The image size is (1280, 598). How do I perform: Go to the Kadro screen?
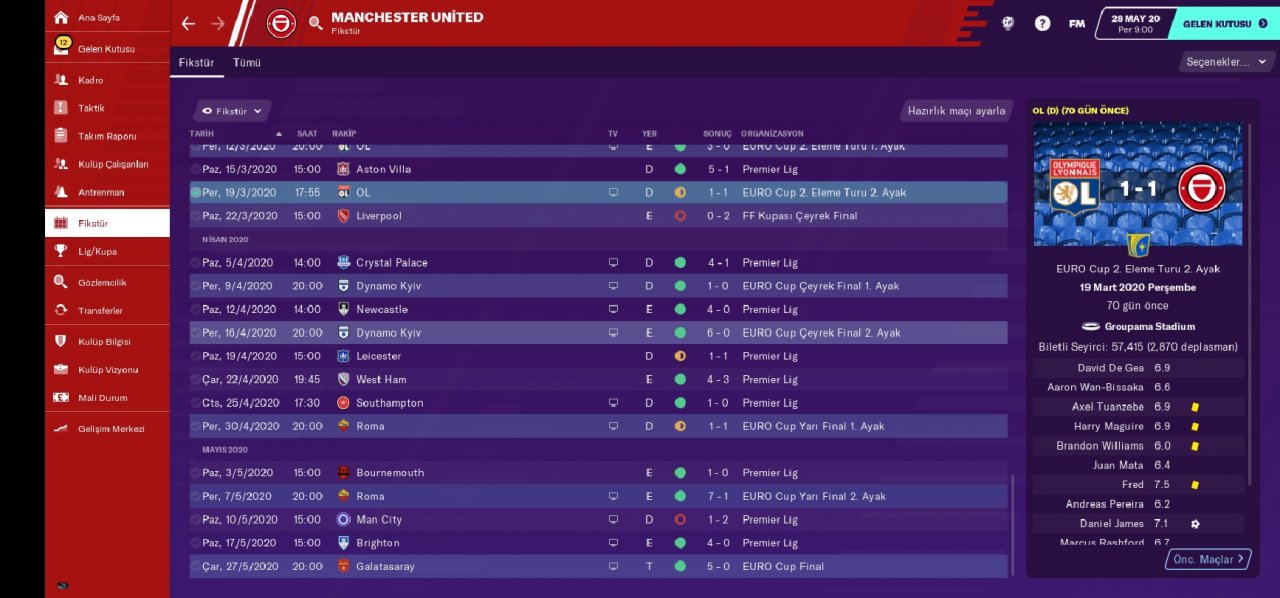[91, 80]
